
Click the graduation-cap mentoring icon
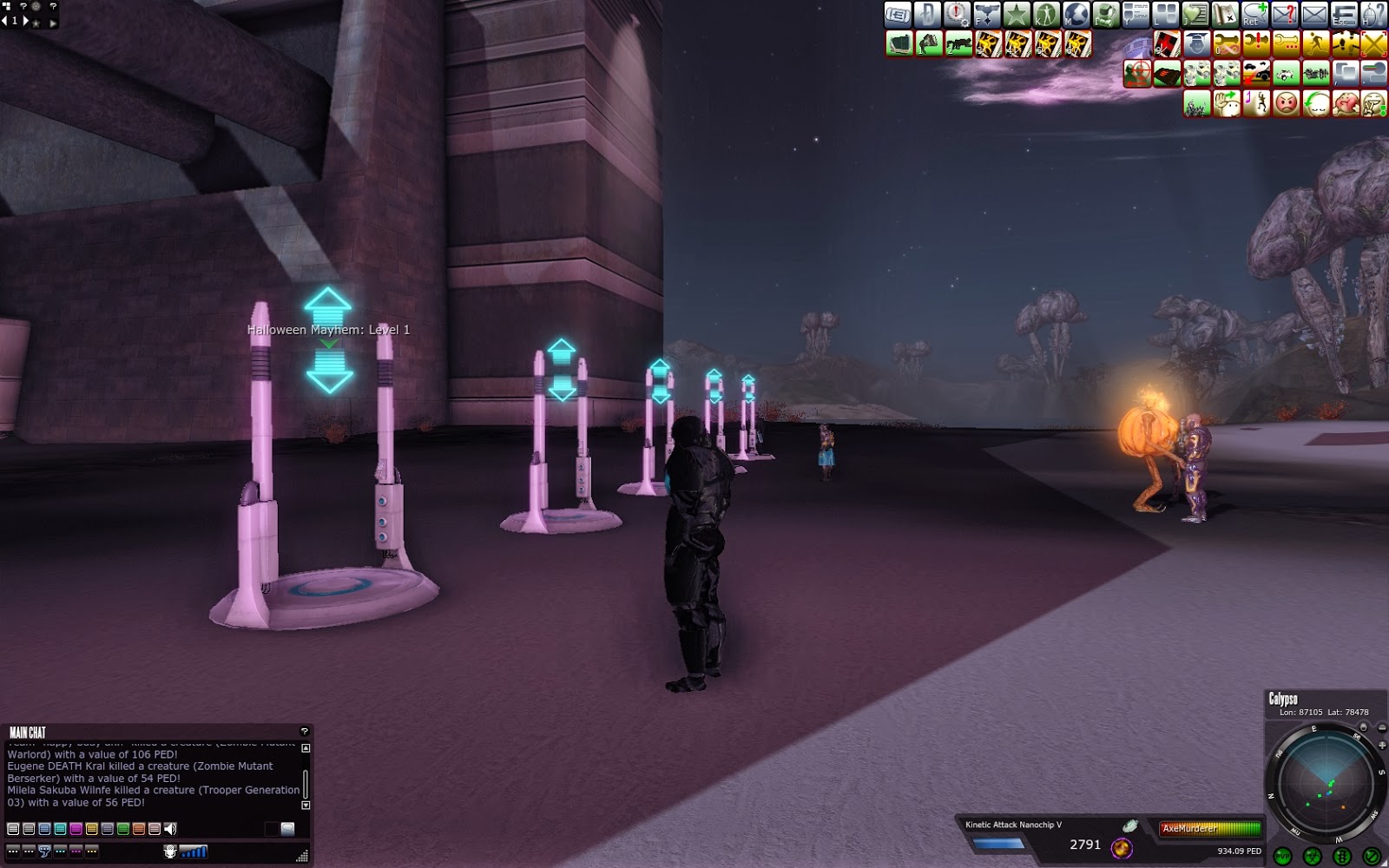pyautogui.click(x=1195, y=43)
